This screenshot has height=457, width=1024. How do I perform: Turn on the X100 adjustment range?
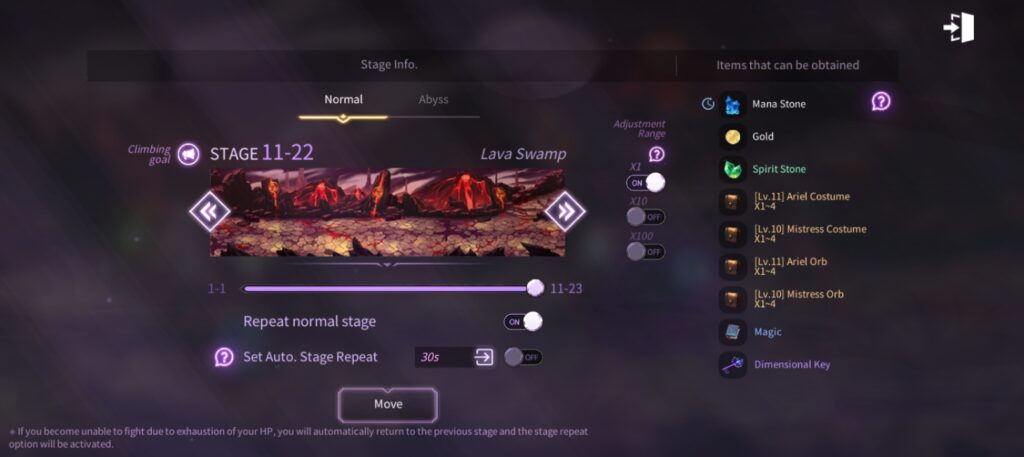point(646,251)
